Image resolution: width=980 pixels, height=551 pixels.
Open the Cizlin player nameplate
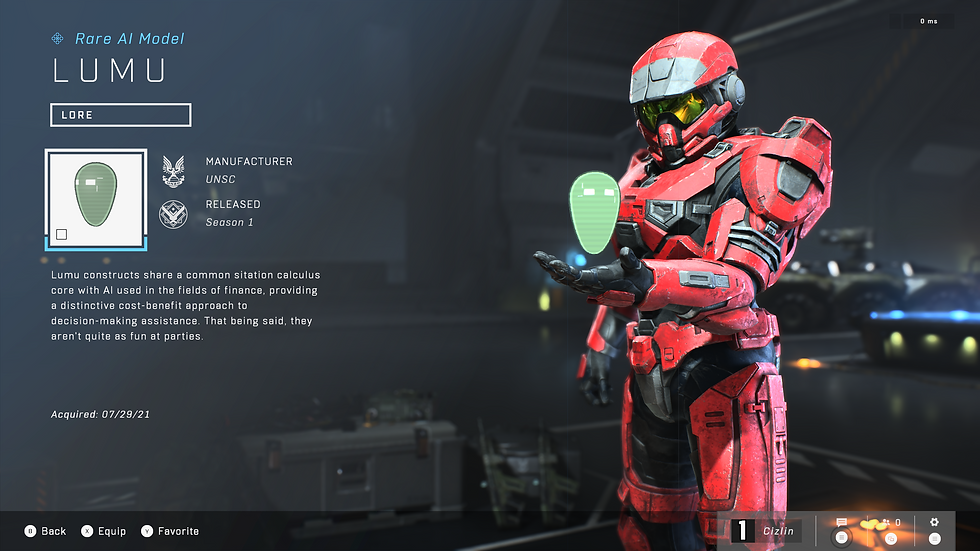click(x=766, y=531)
